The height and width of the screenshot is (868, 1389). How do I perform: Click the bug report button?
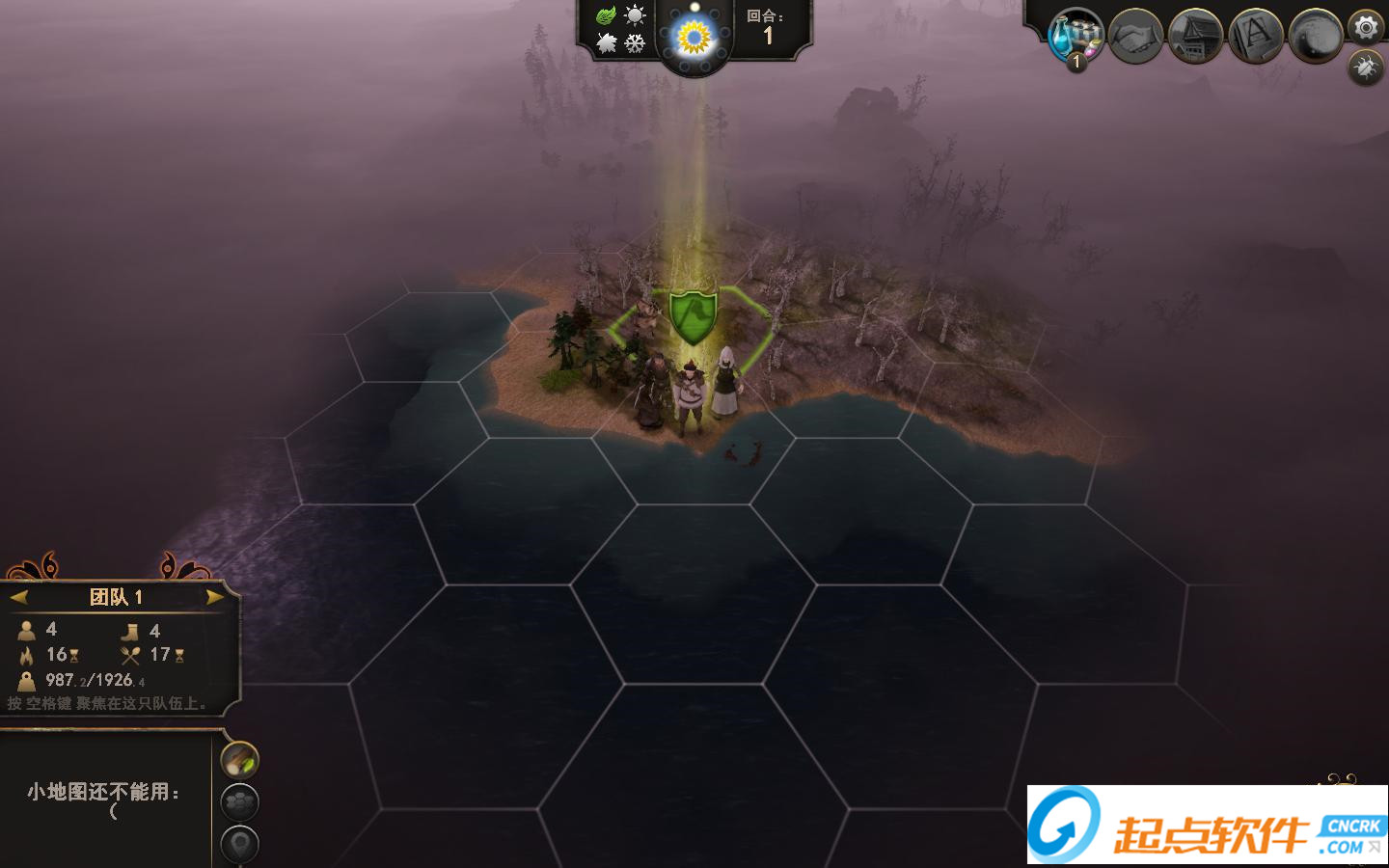[x=1365, y=67]
